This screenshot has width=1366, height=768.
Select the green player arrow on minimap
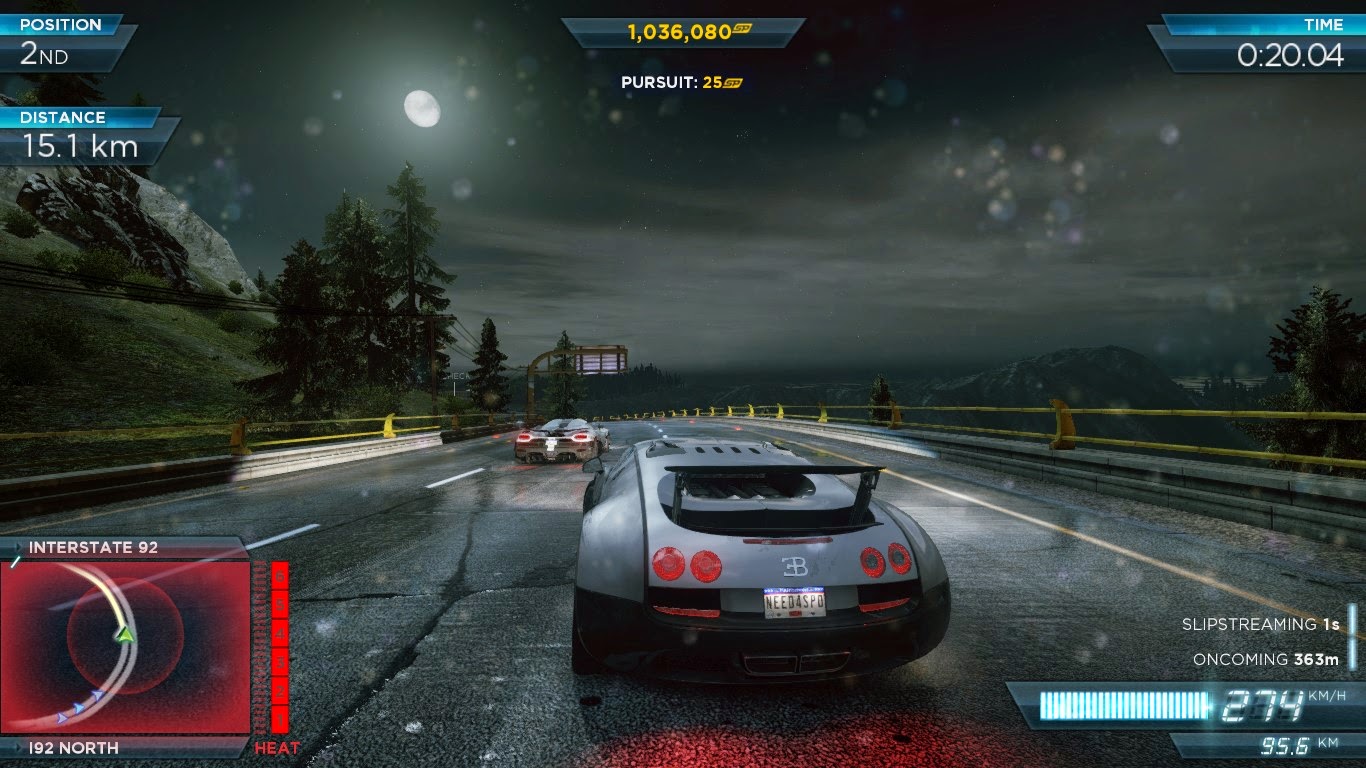[x=124, y=633]
